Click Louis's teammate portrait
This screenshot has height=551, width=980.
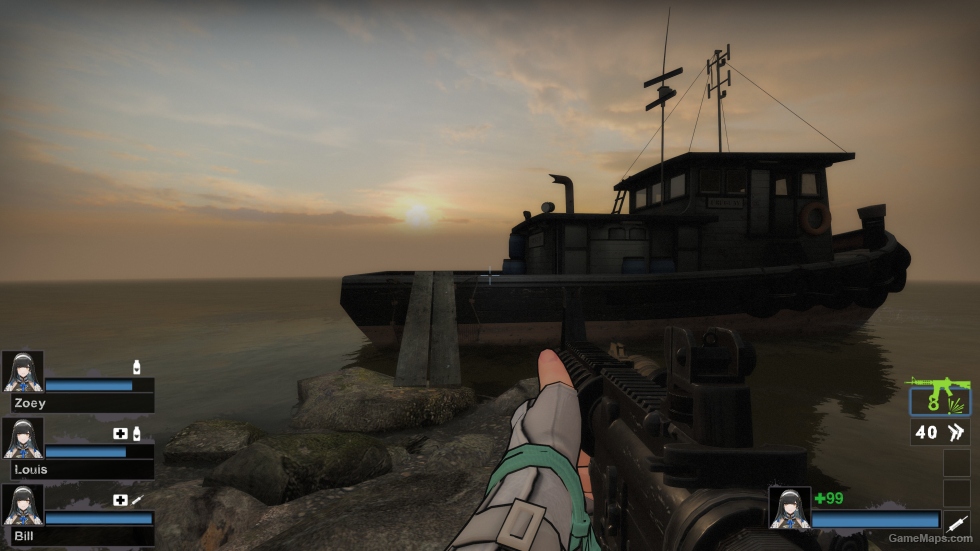23,437
